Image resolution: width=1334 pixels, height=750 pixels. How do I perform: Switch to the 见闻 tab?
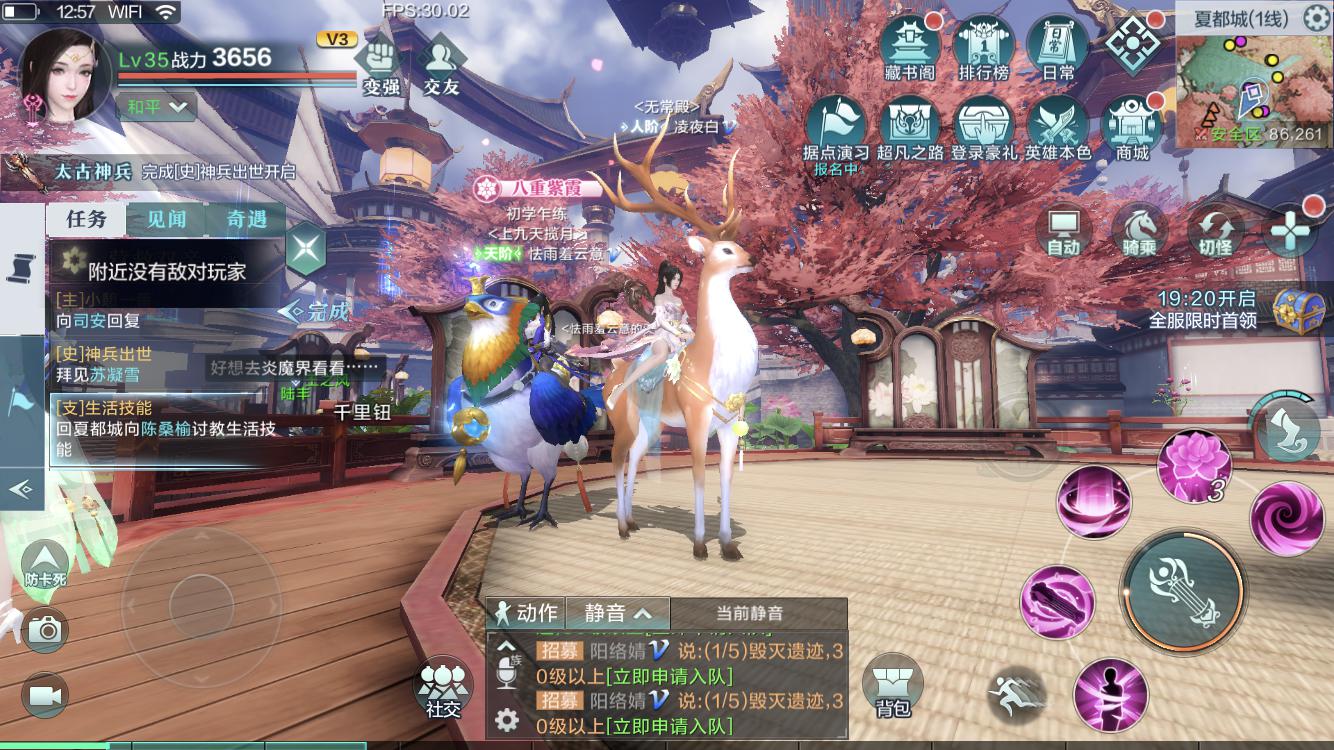(166, 220)
